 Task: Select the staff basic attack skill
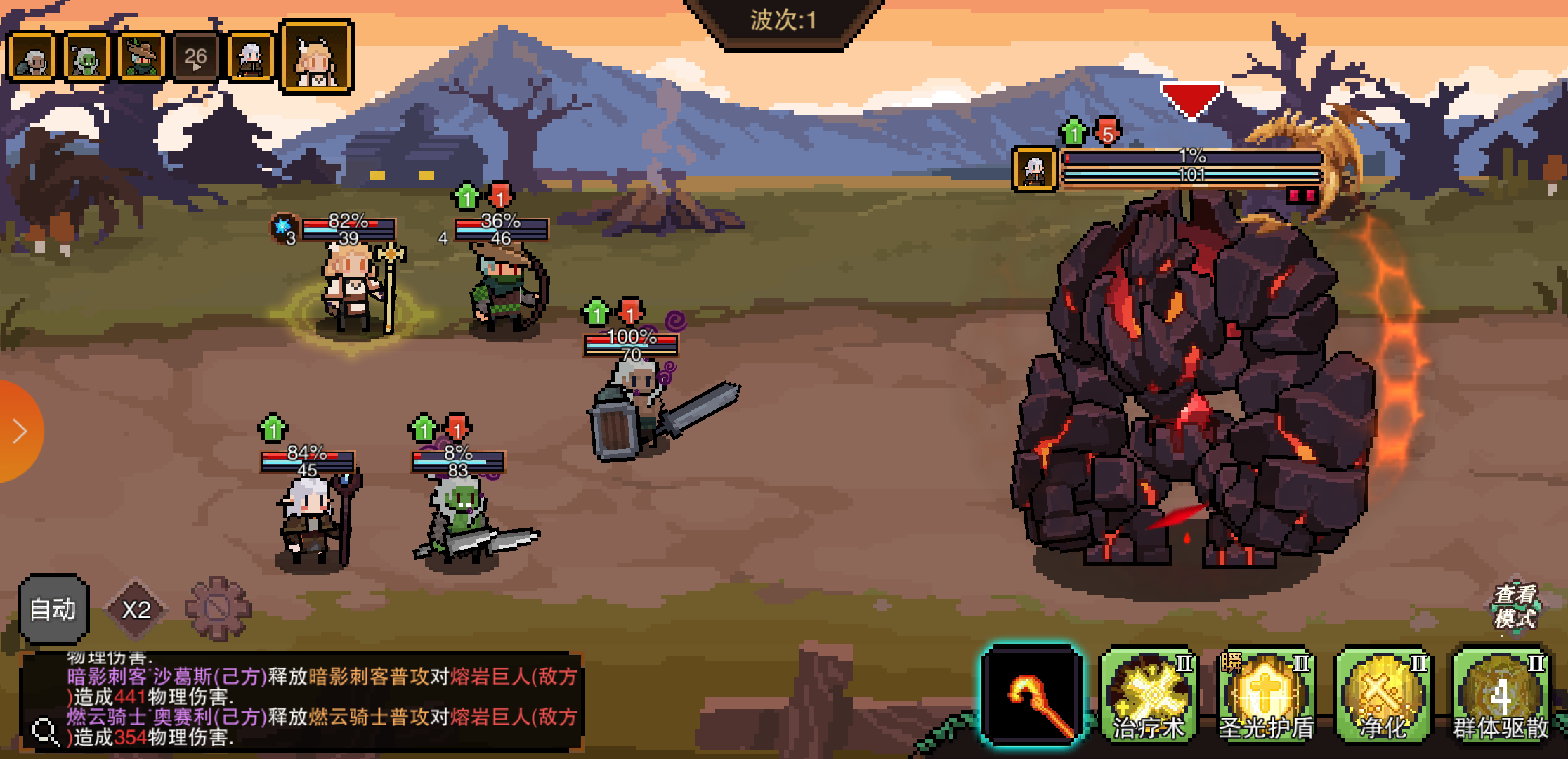coord(1032,696)
